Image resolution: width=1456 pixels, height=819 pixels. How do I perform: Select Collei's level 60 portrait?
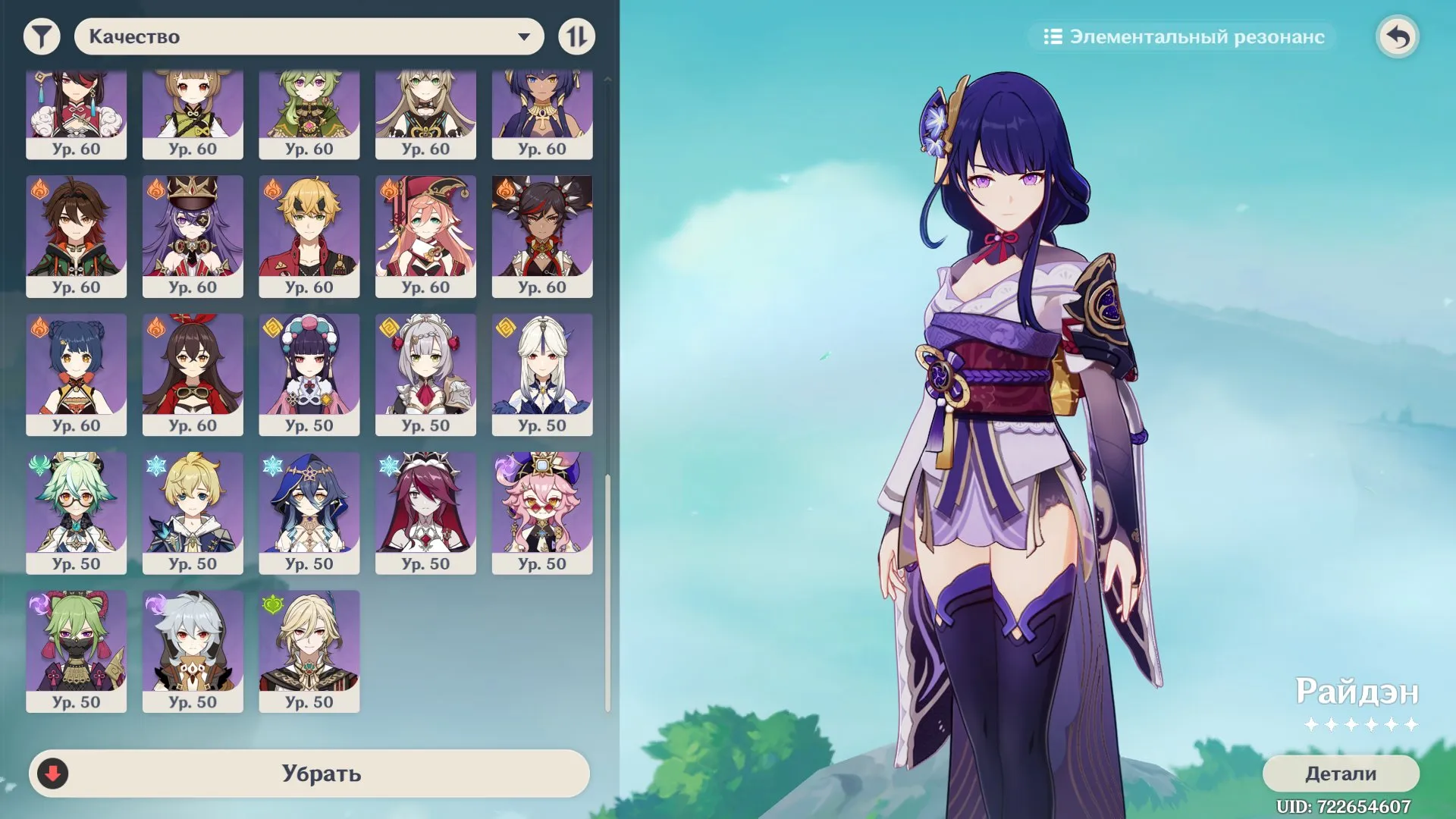[309, 112]
